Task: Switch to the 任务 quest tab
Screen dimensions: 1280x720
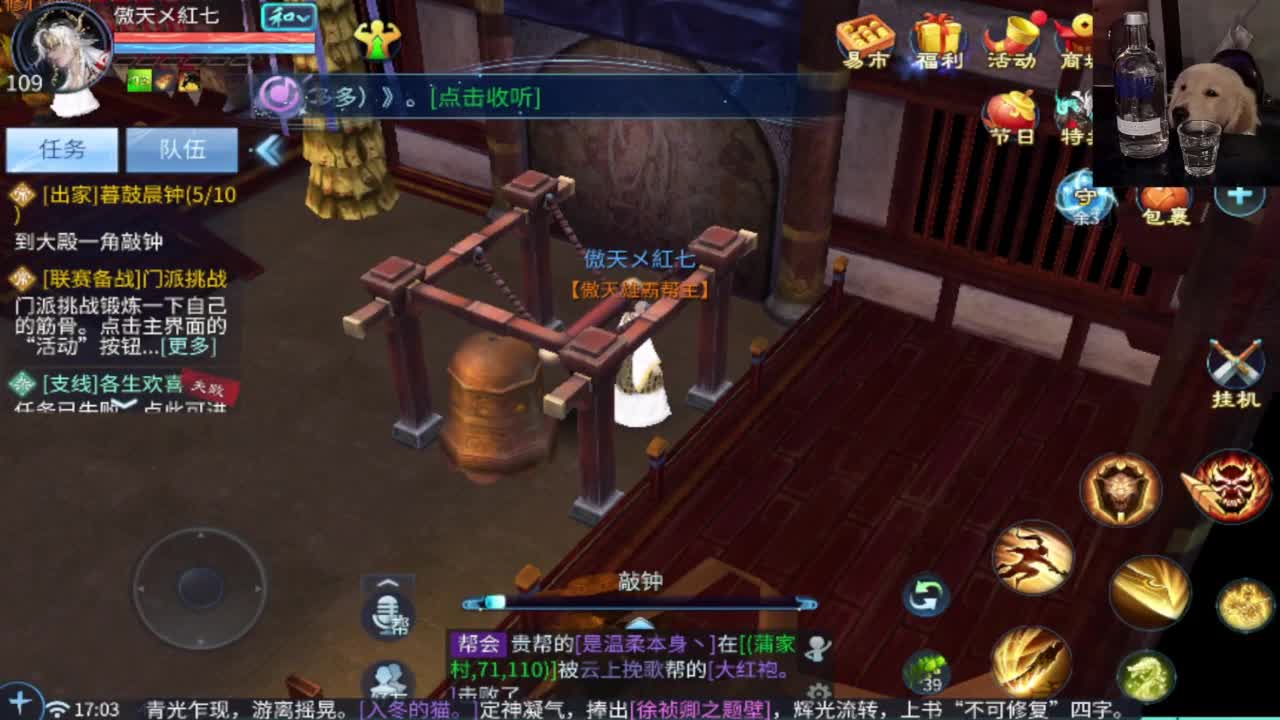Action: (62, 149)
